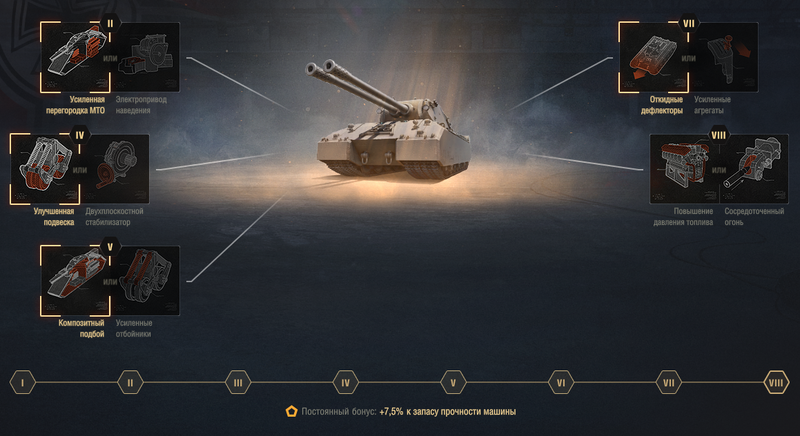The width and height of the screenshot is (800, 436).
Task: Choose the Усиленные отбойники modification
Action: (147, 280)
